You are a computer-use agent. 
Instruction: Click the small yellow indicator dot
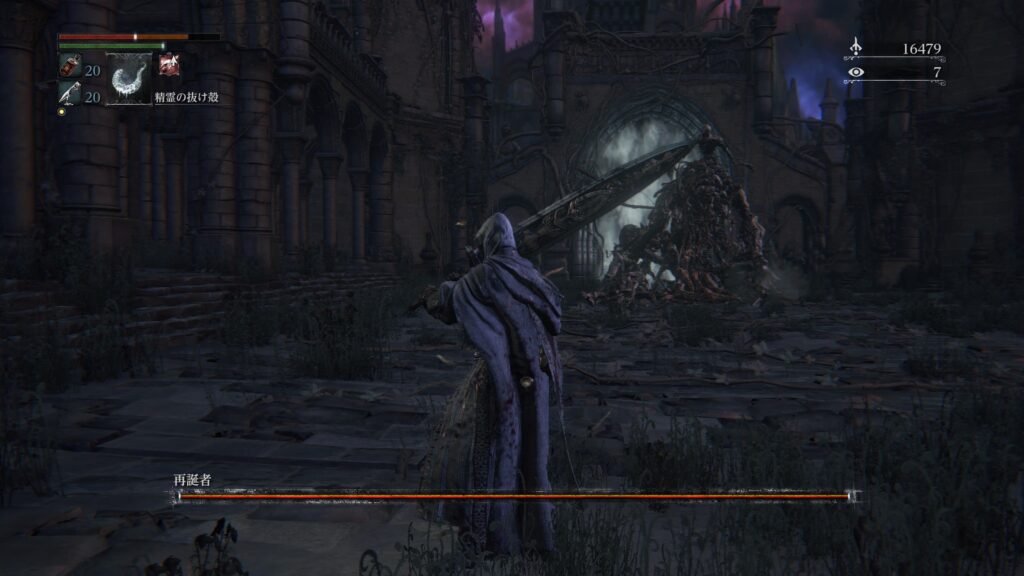[61, 111]
